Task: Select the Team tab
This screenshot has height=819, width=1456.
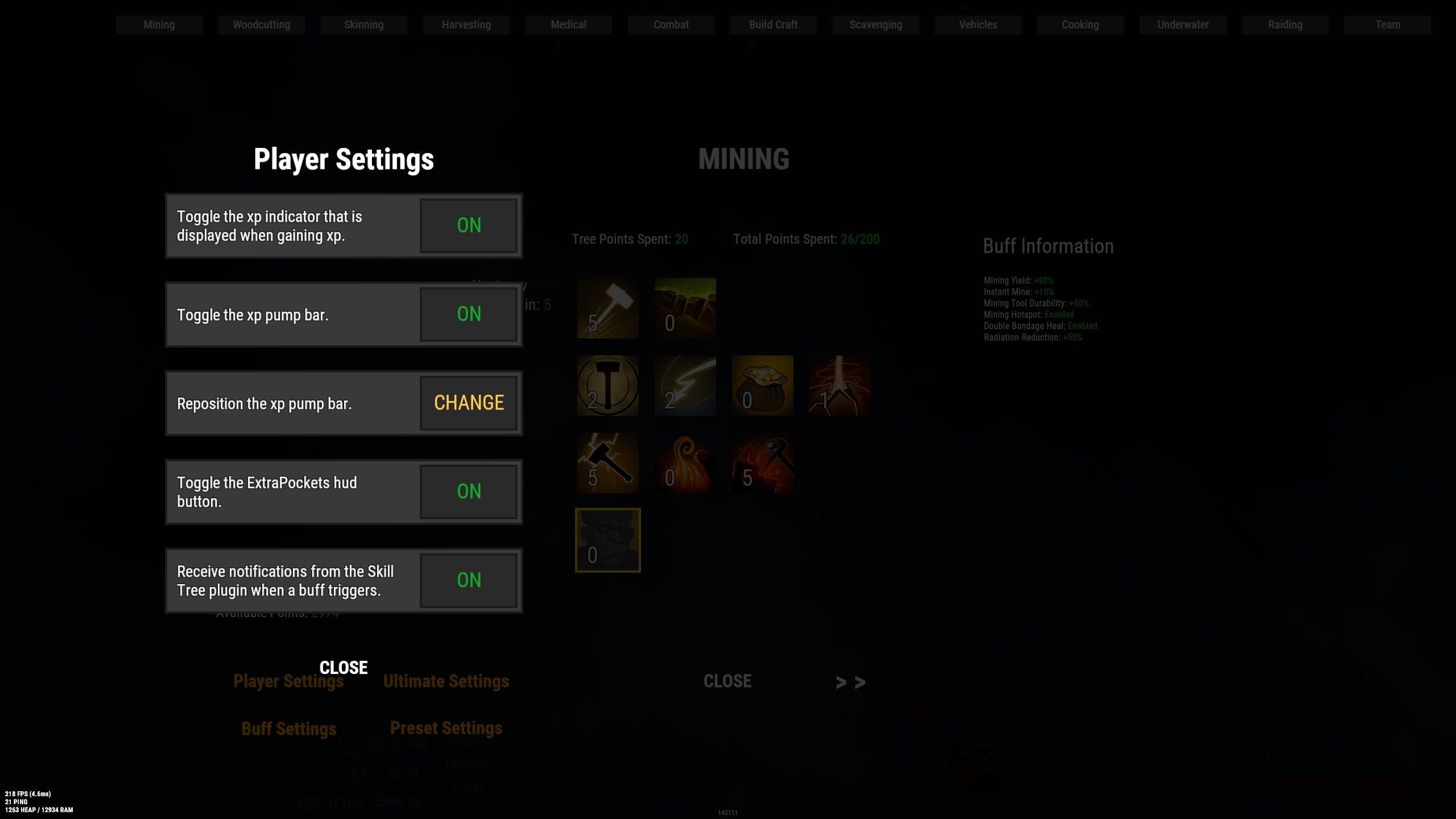Action: 1387,25
